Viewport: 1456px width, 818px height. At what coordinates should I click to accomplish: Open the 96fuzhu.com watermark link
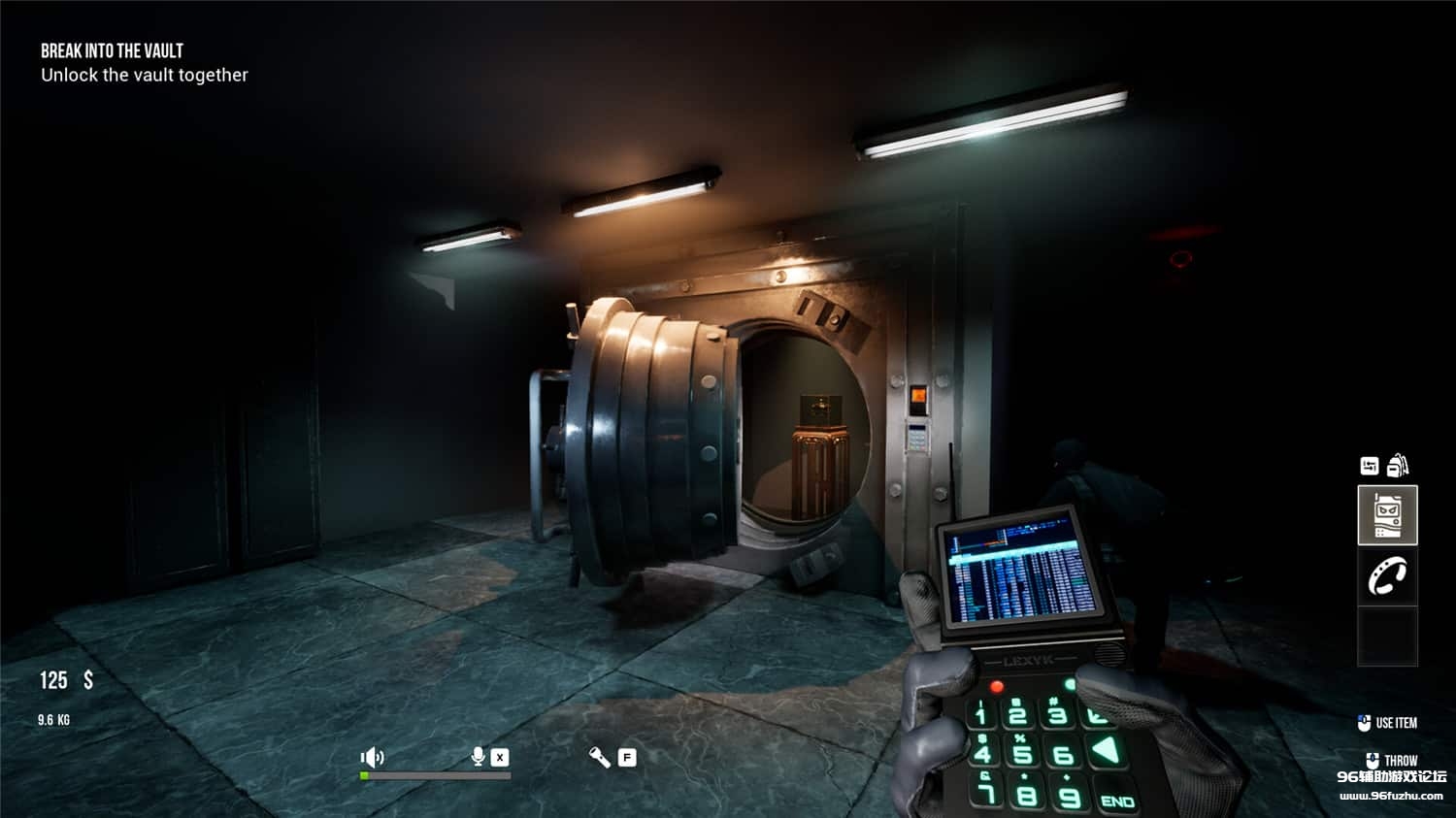1391,796
